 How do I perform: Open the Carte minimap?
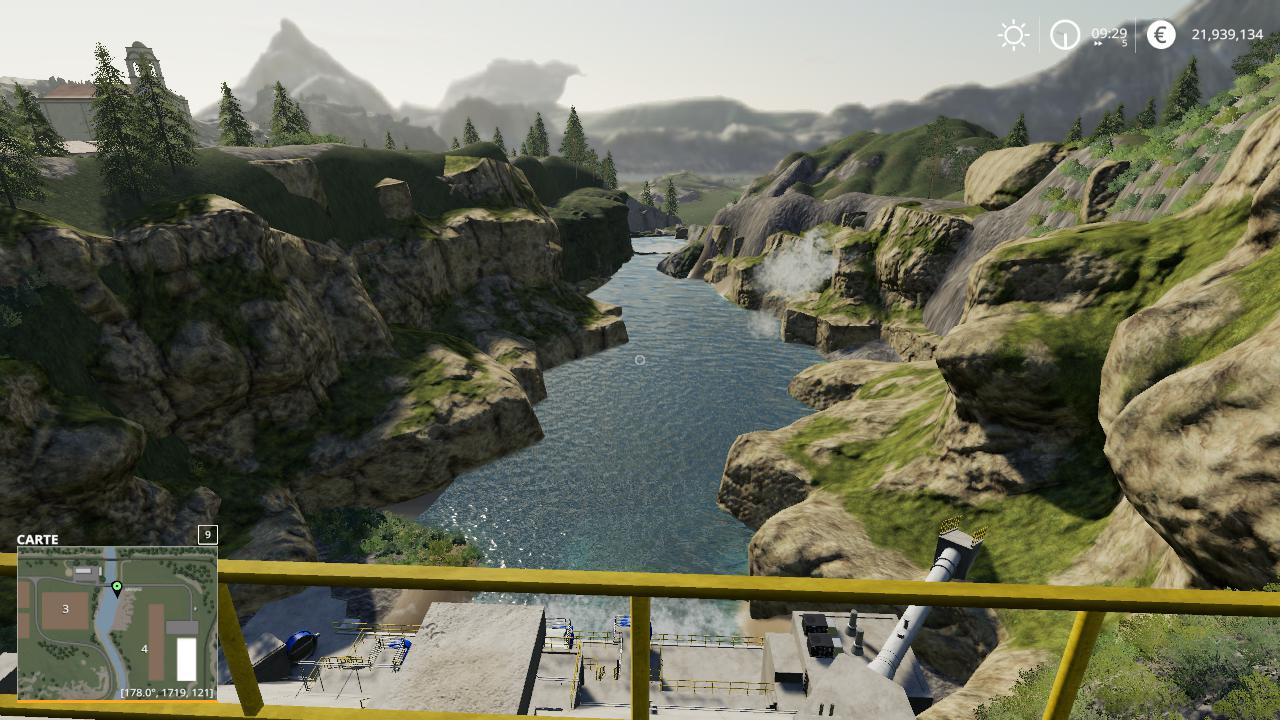tap(117, 622)
